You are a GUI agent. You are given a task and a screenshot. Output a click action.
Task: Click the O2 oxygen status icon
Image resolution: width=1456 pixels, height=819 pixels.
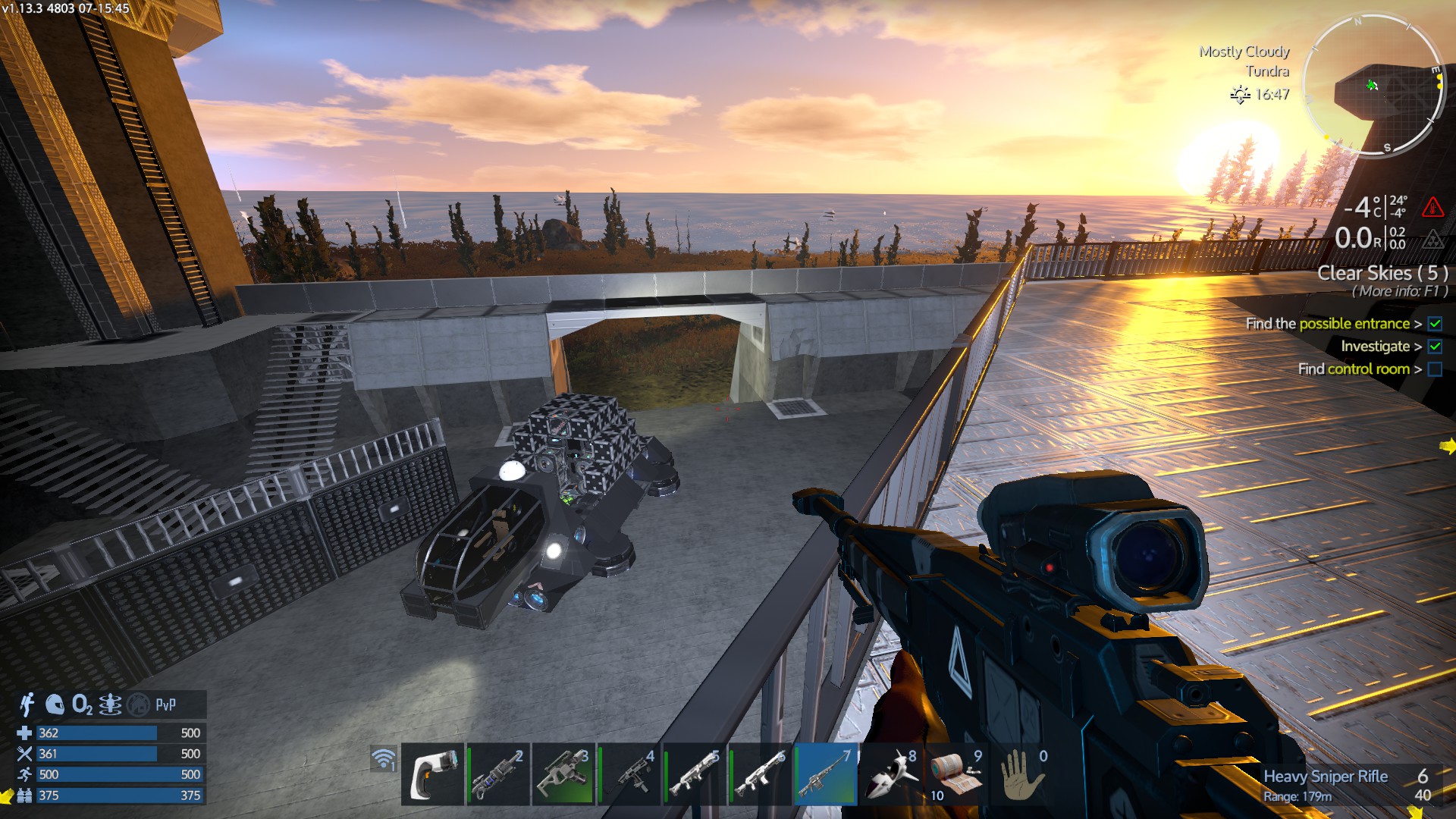point(82,704)
